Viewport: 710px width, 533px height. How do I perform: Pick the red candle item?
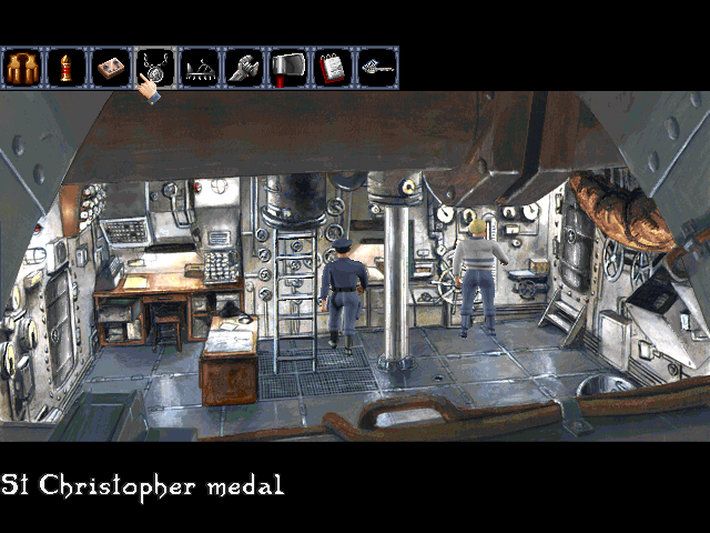[x=65, y=67]
